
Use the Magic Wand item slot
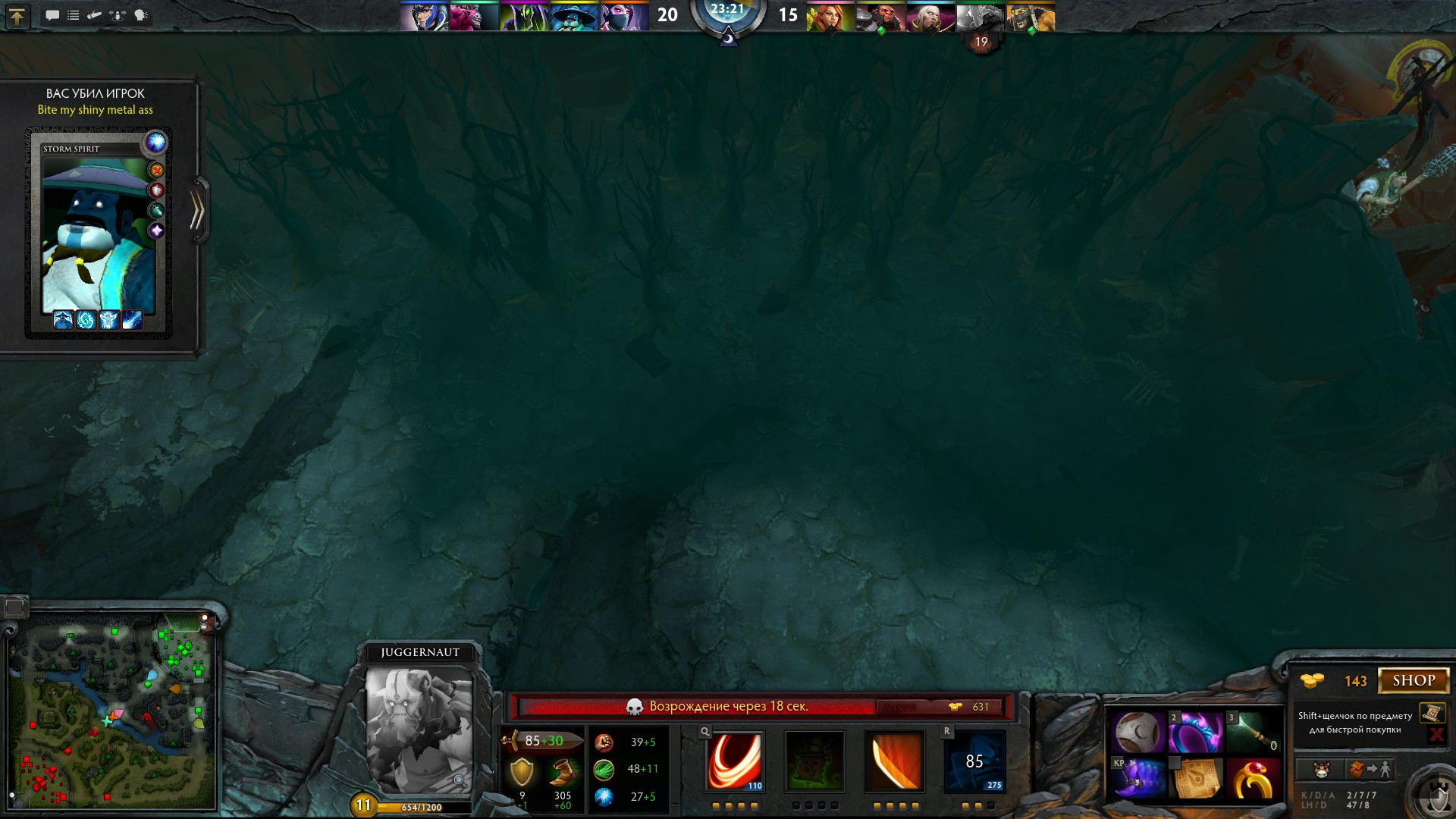pyautogui.click(x=1252, y=733)
